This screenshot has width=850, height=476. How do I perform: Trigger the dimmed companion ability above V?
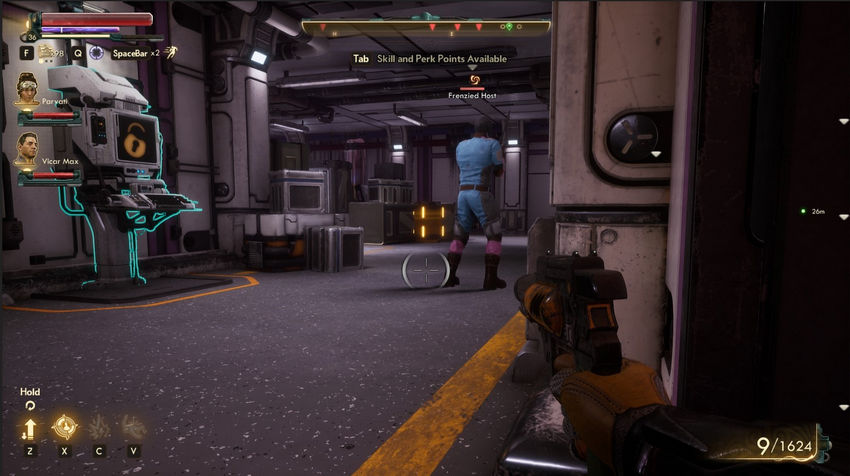coord(132,428)
